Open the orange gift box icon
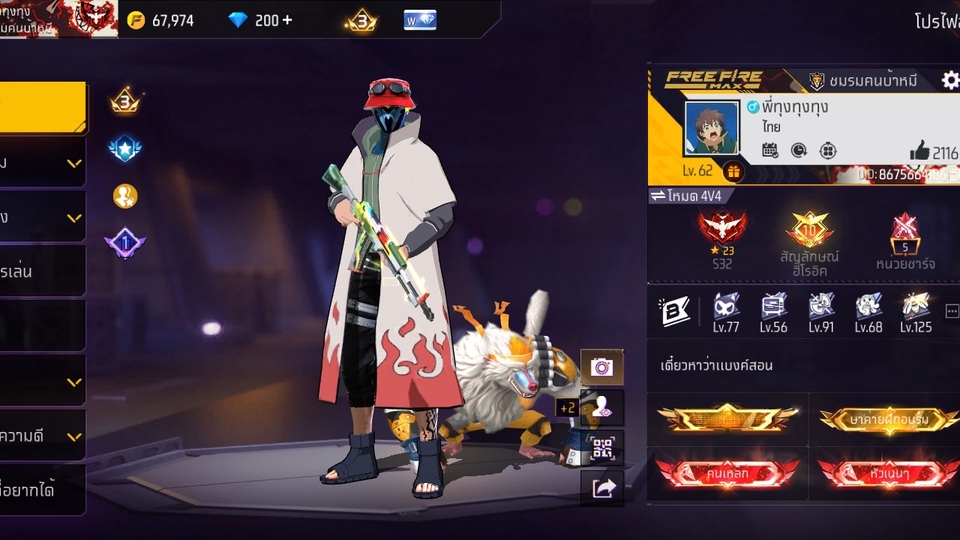The height and width of the screenshot is (540, 960). coord(733,171)
